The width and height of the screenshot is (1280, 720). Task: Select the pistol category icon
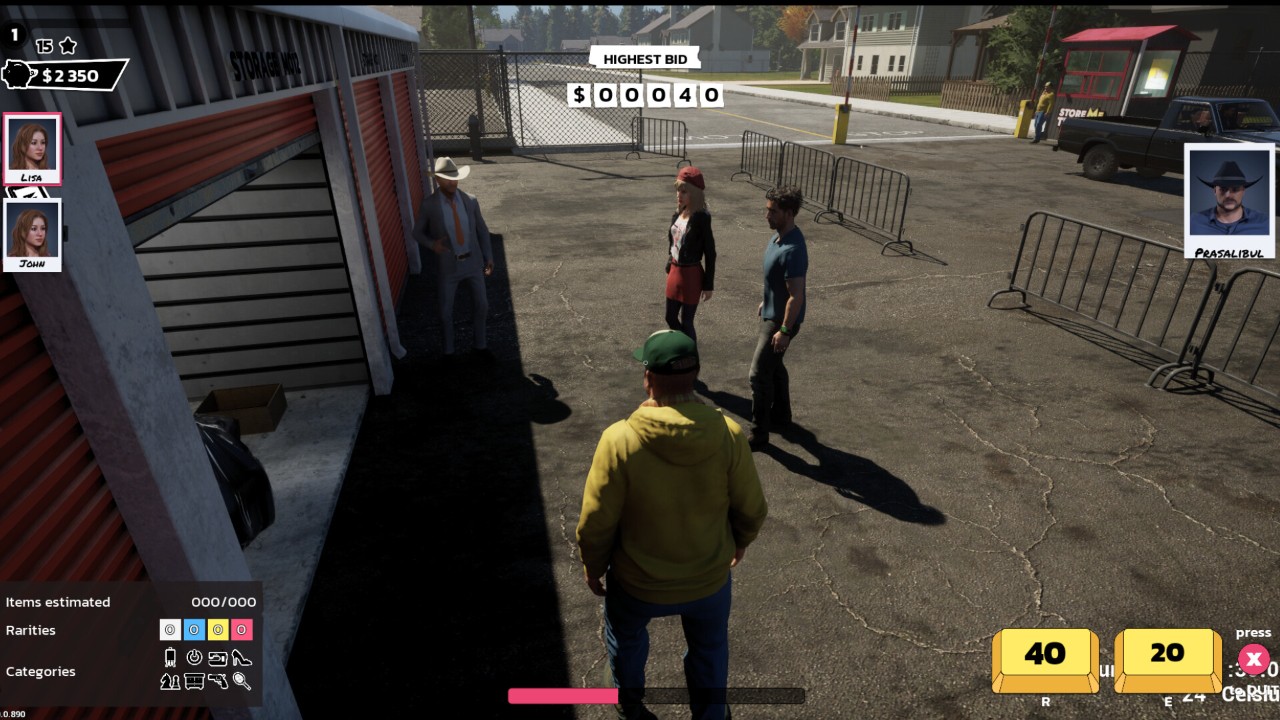(218, 681)
